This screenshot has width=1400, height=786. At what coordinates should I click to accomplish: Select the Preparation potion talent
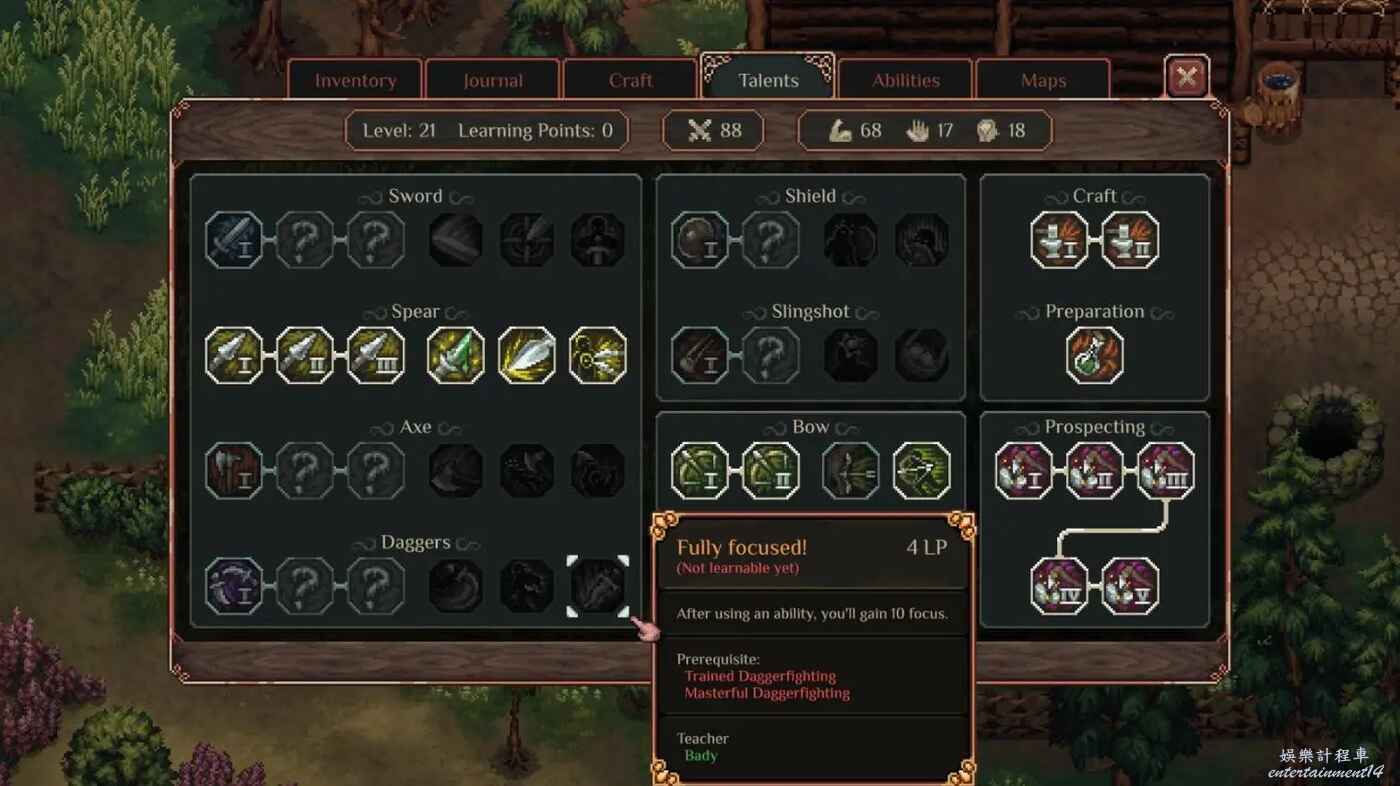click(x=1095, y=356)
